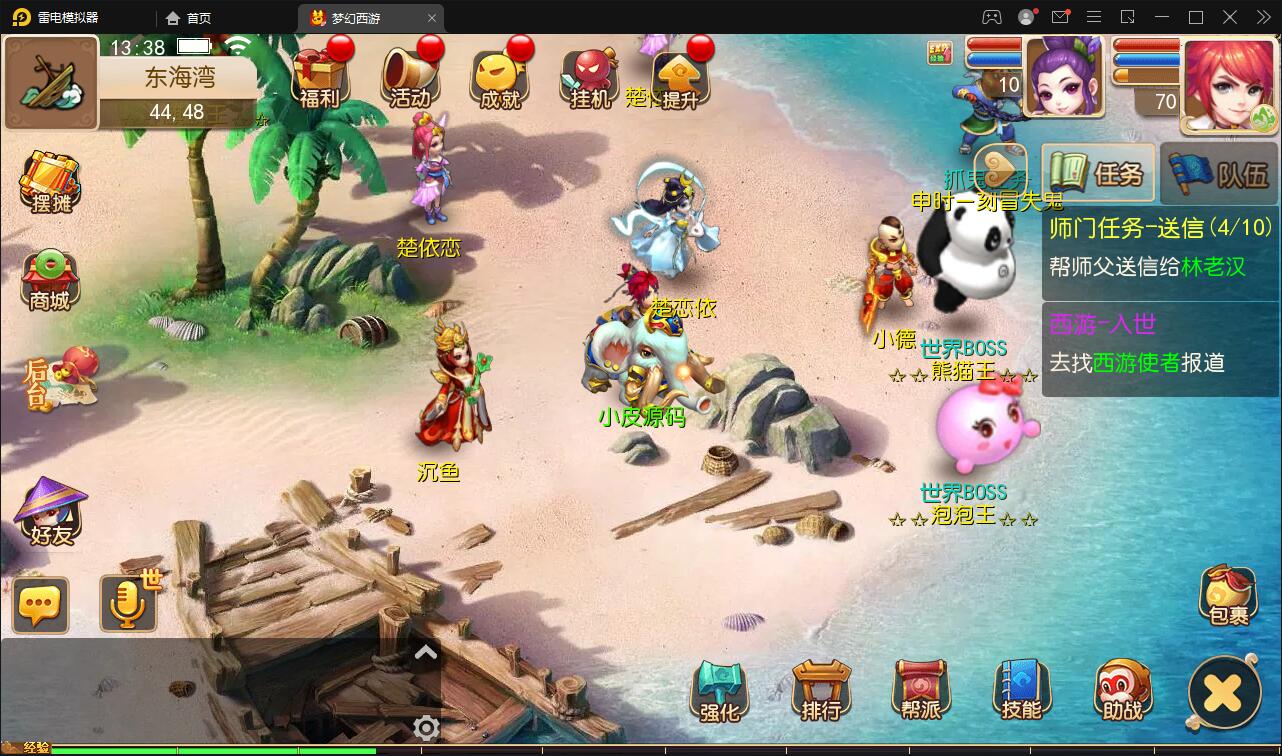1282x756 pixels.
Task: Open the chat speech bubble button
Action: tap(41, 605)
